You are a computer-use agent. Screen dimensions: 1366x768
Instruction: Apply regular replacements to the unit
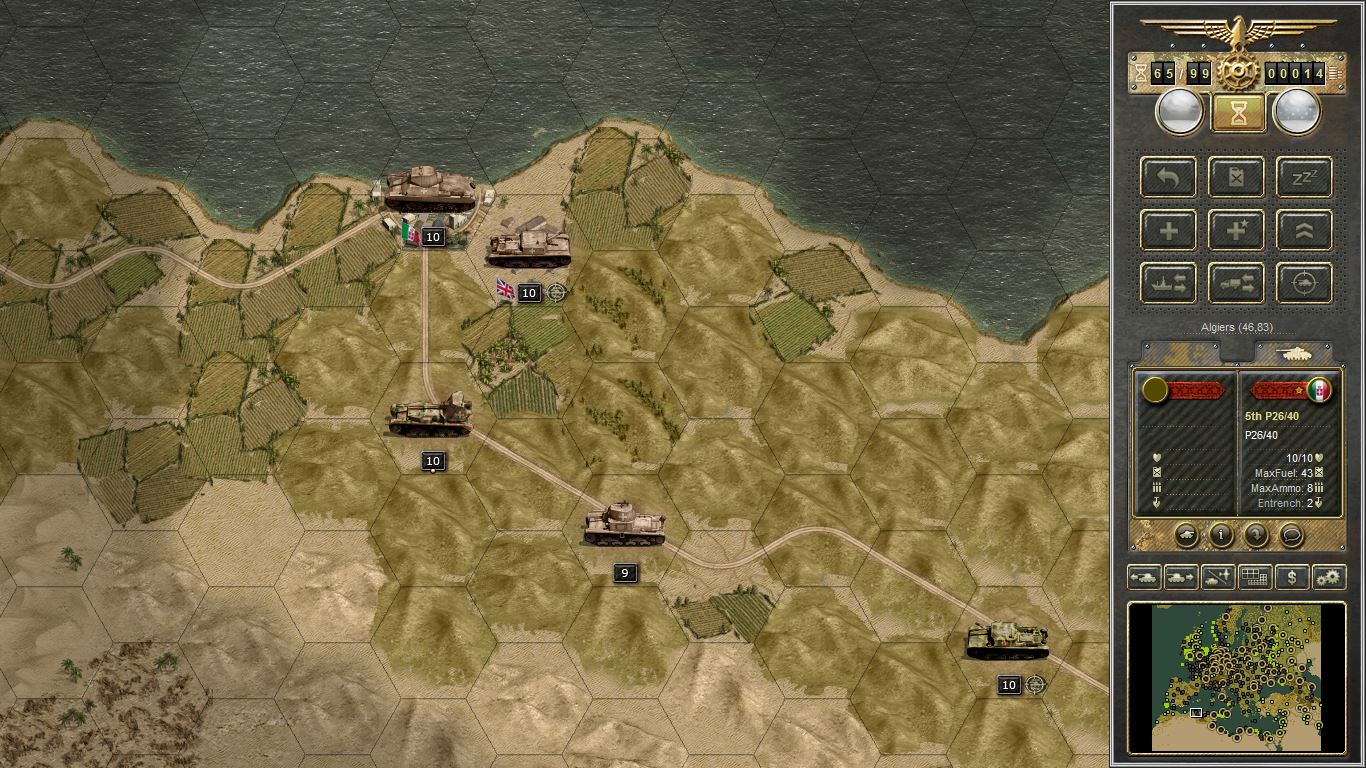pos(1168,229)
